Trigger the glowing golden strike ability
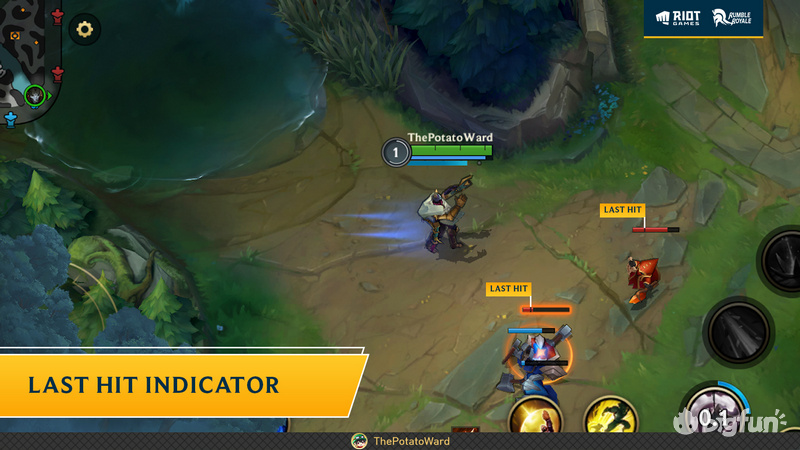This screenshot has height=450, width=800. [x=534, y=416]
